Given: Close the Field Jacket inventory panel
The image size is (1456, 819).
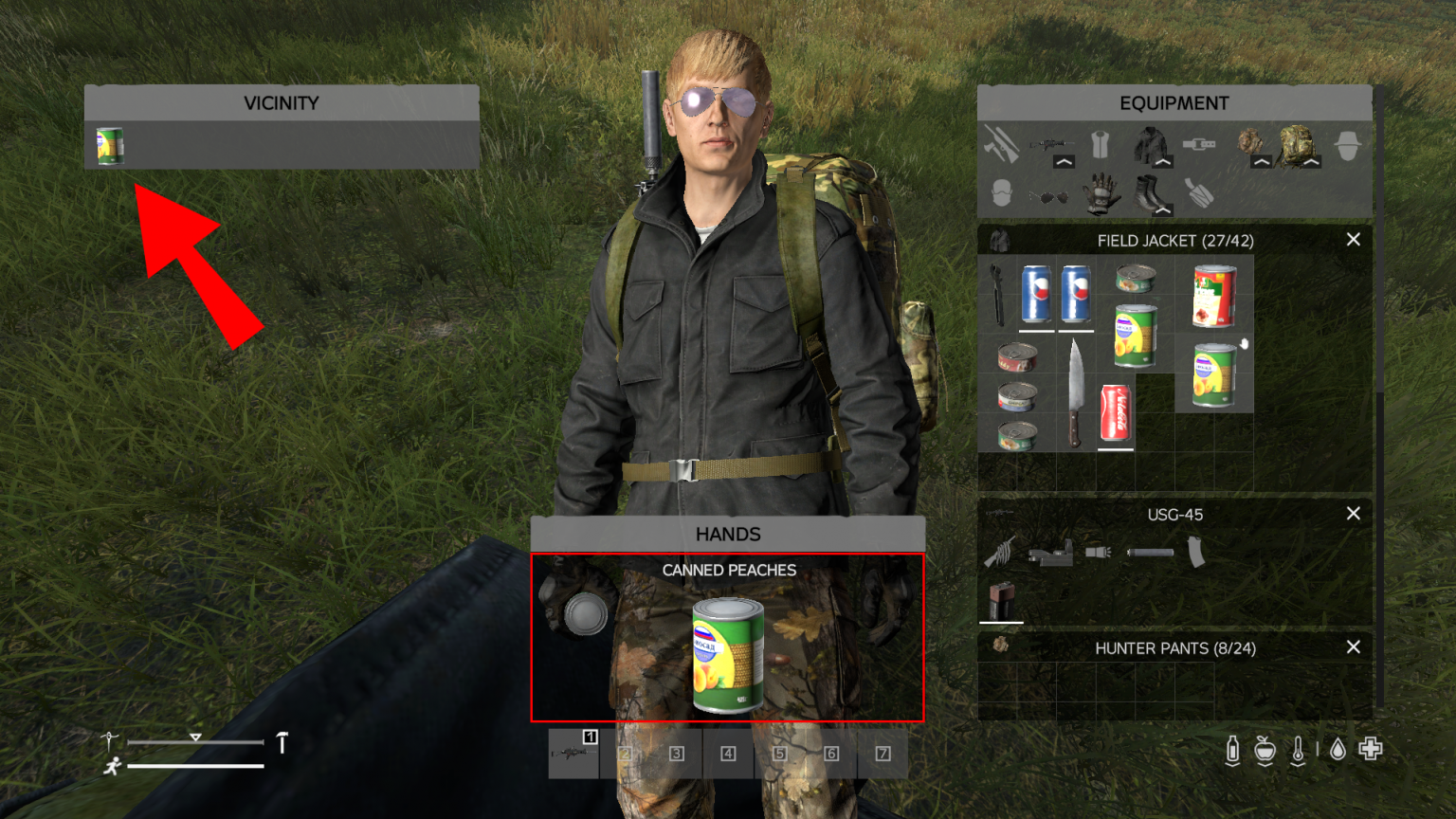Looking at the screenshot, I should click(1354, 240).
